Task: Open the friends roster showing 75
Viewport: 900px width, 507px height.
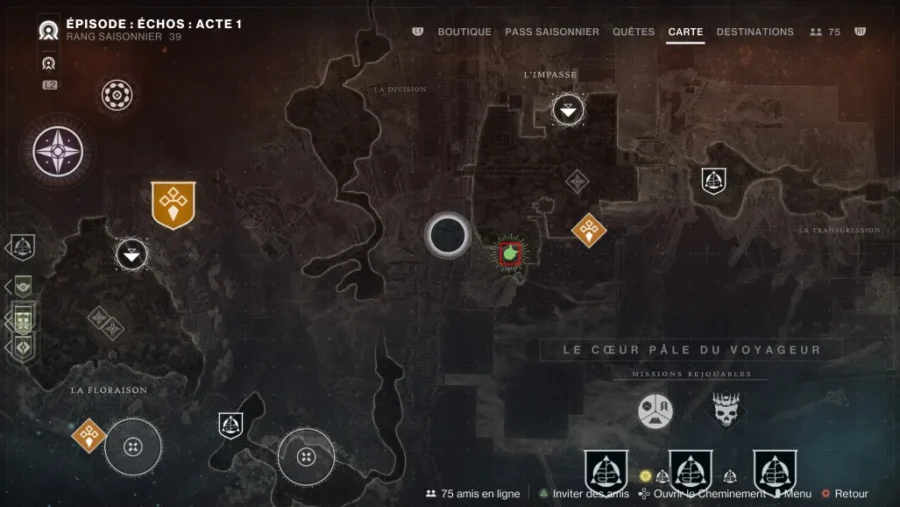Action: pyautogui.click(x=825, y=32)
